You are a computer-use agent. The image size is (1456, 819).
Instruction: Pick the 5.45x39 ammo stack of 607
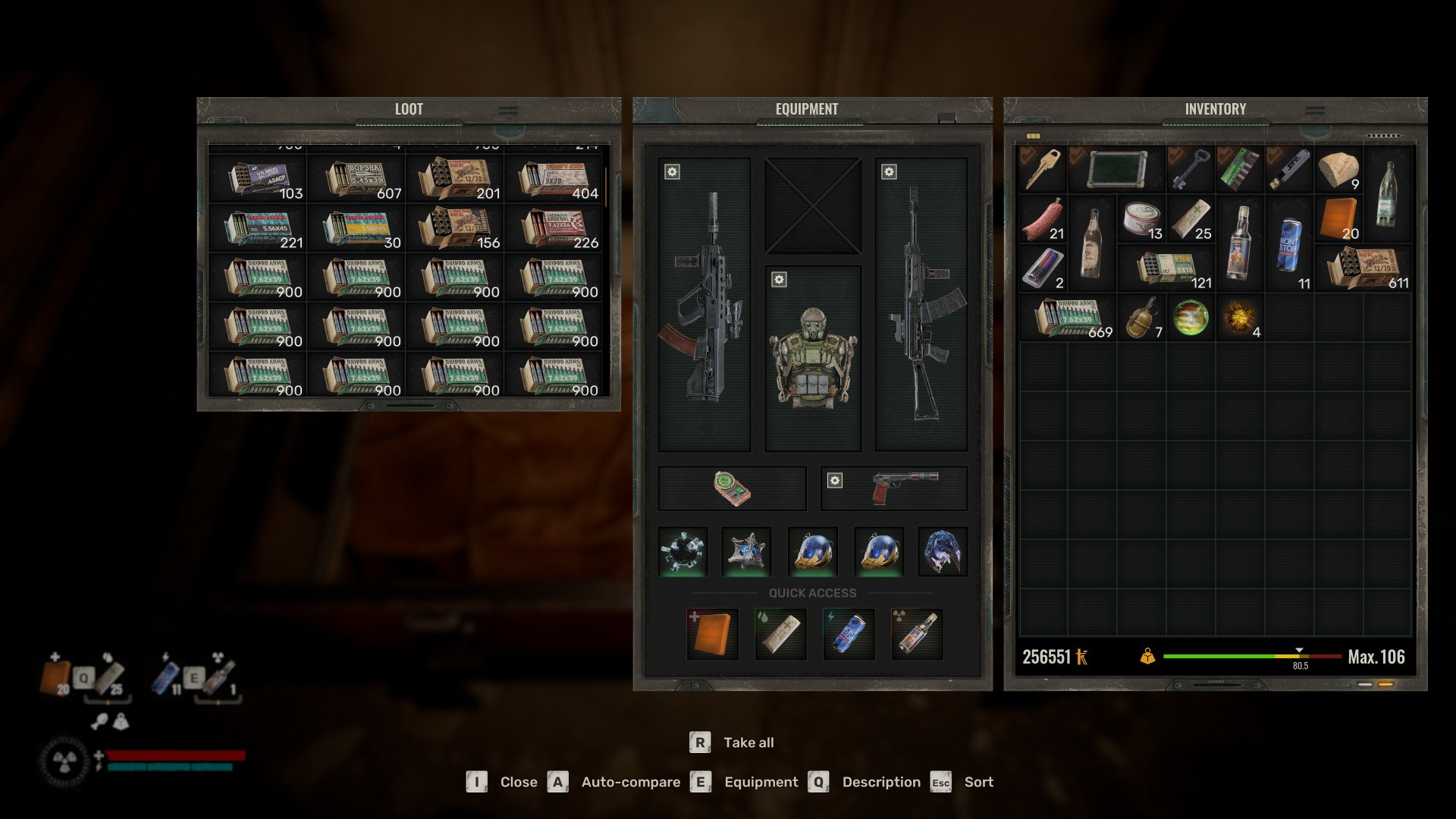[x=356, y=180]
